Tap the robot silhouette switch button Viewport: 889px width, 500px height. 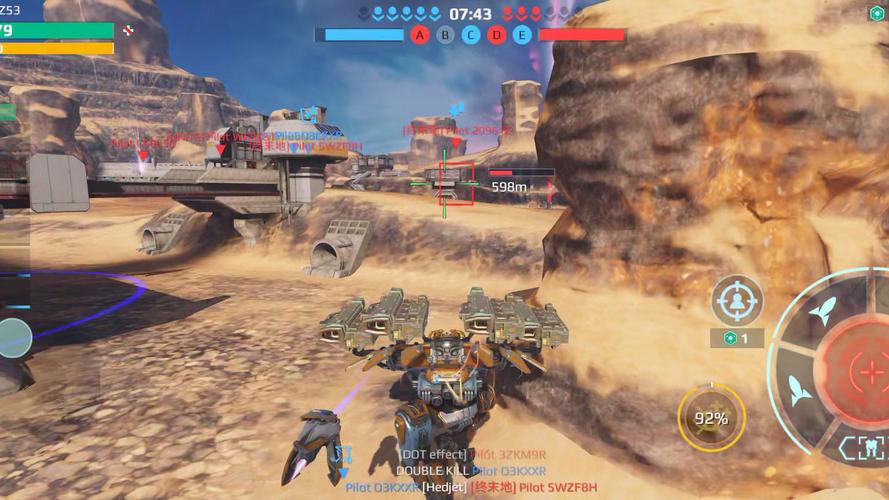pyautogui.click(x=860, y=446)
